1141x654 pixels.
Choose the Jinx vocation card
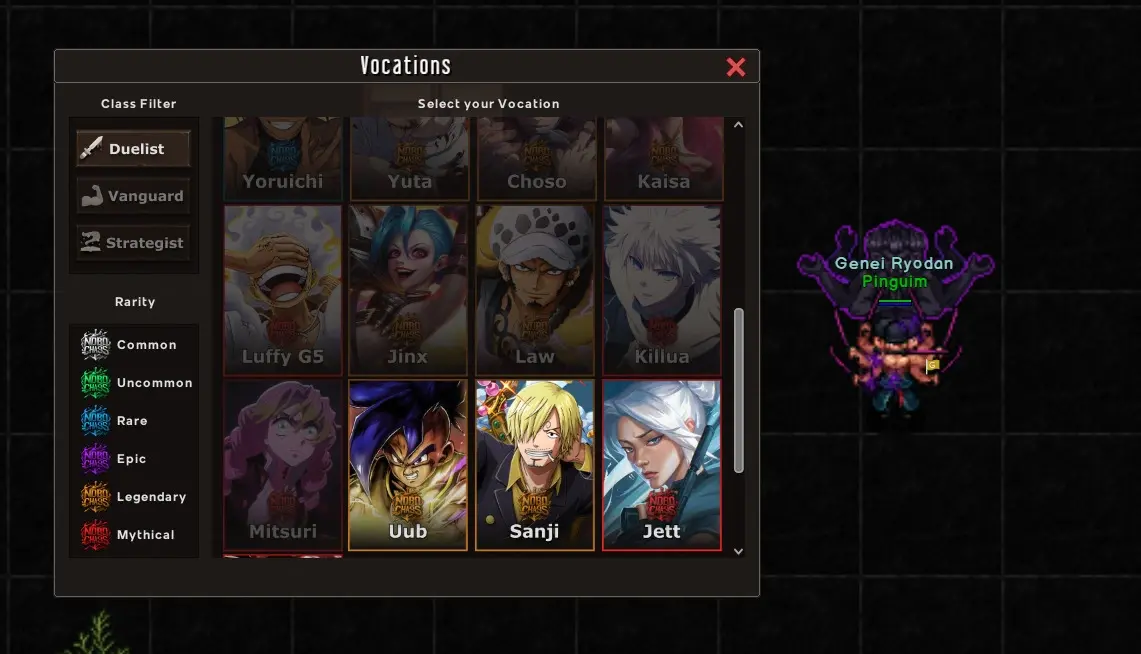408,290
